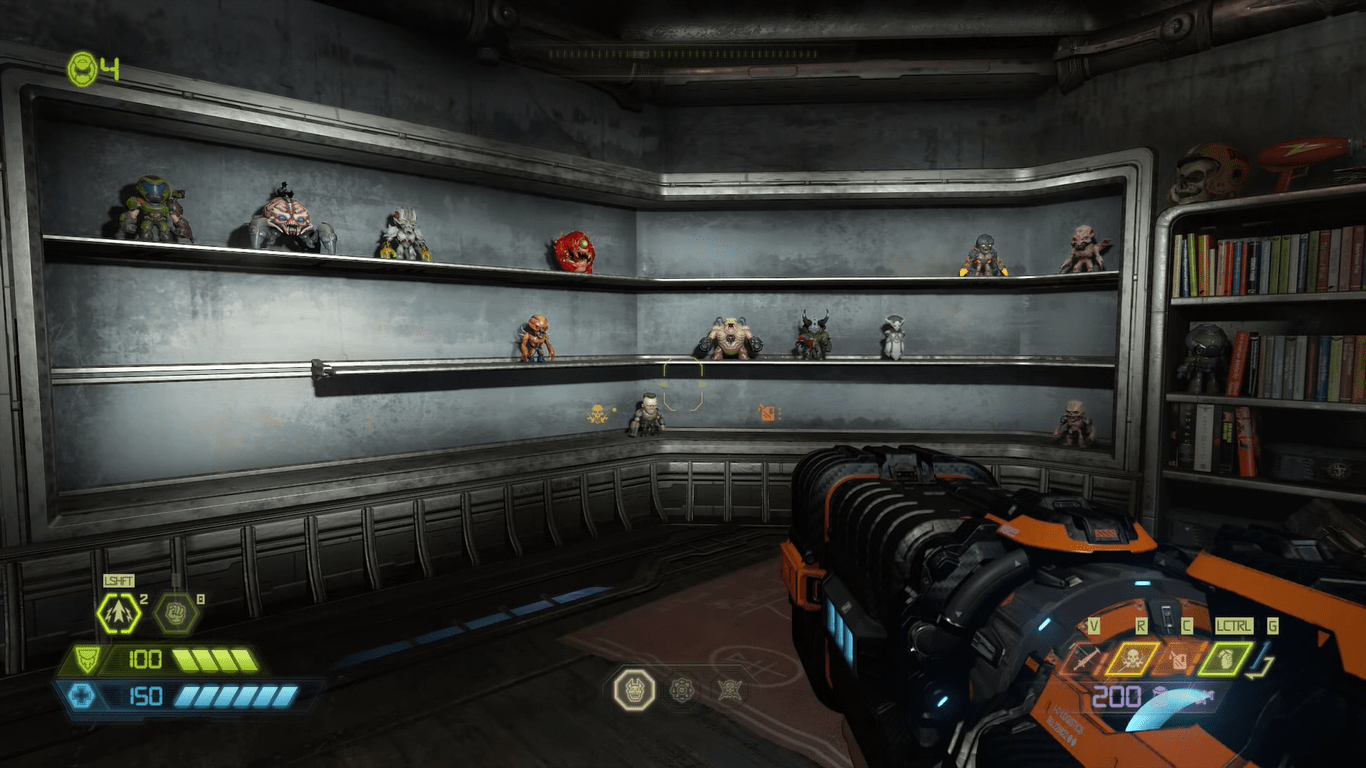Click the green armor bar segments

(x=213, y=660)
